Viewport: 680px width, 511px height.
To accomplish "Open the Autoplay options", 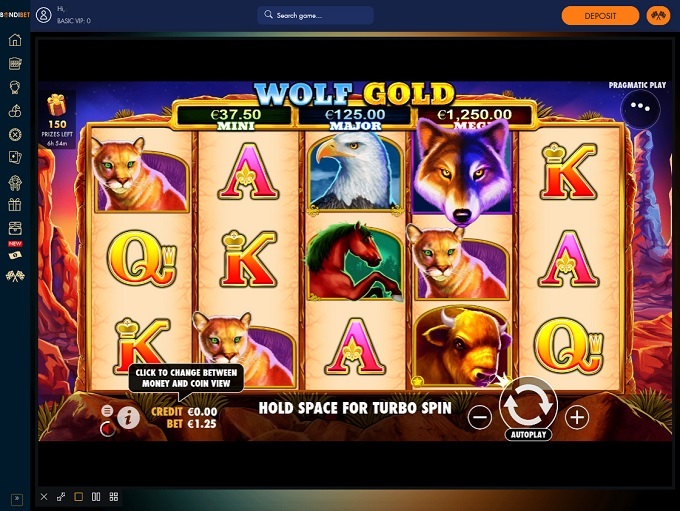I will [x=528, y=436].
